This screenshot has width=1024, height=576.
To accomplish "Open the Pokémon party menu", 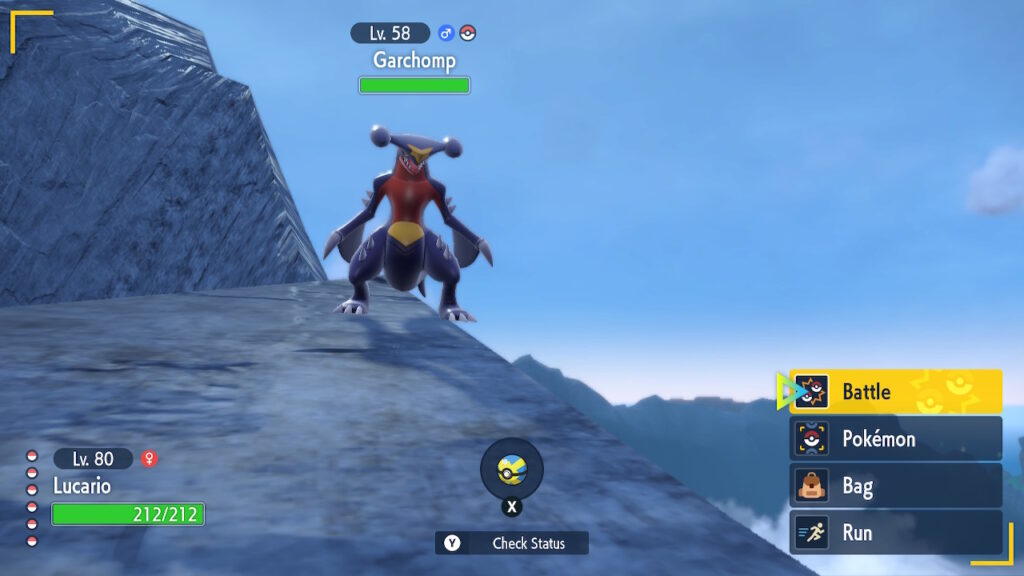I will [x=896, y=439].
